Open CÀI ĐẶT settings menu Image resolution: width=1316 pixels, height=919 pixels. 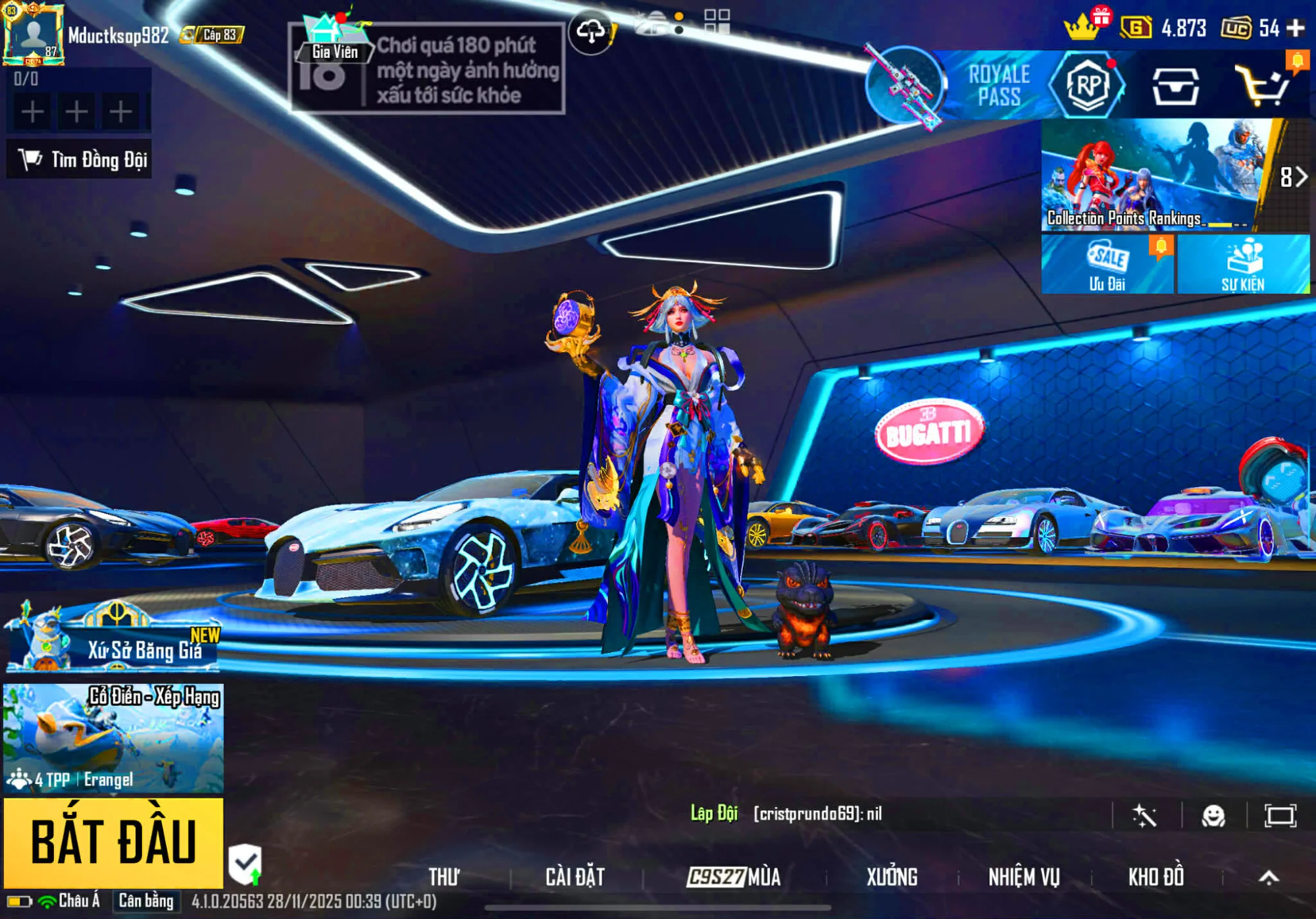click(575, 877)
